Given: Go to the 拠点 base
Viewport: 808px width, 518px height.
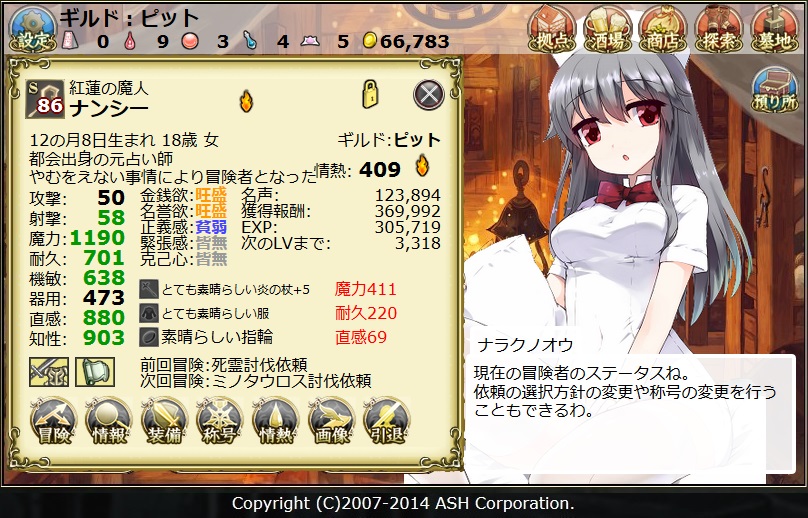Looking at the screenshot, I should pos(552,27).
